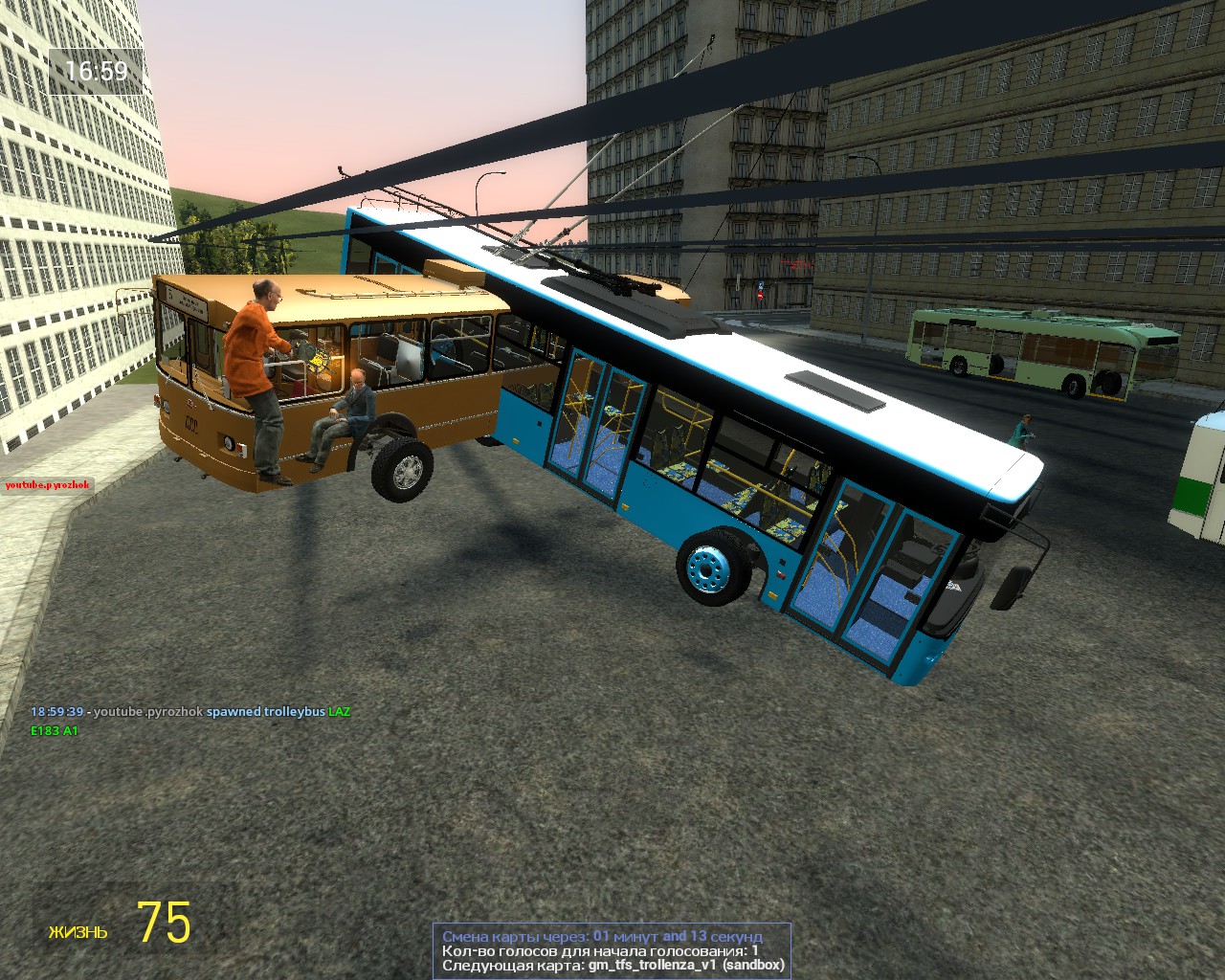The height and width of the screenshot is (980, 1225).
Task: Select the next map notice panel
Action: pos(612,950)
